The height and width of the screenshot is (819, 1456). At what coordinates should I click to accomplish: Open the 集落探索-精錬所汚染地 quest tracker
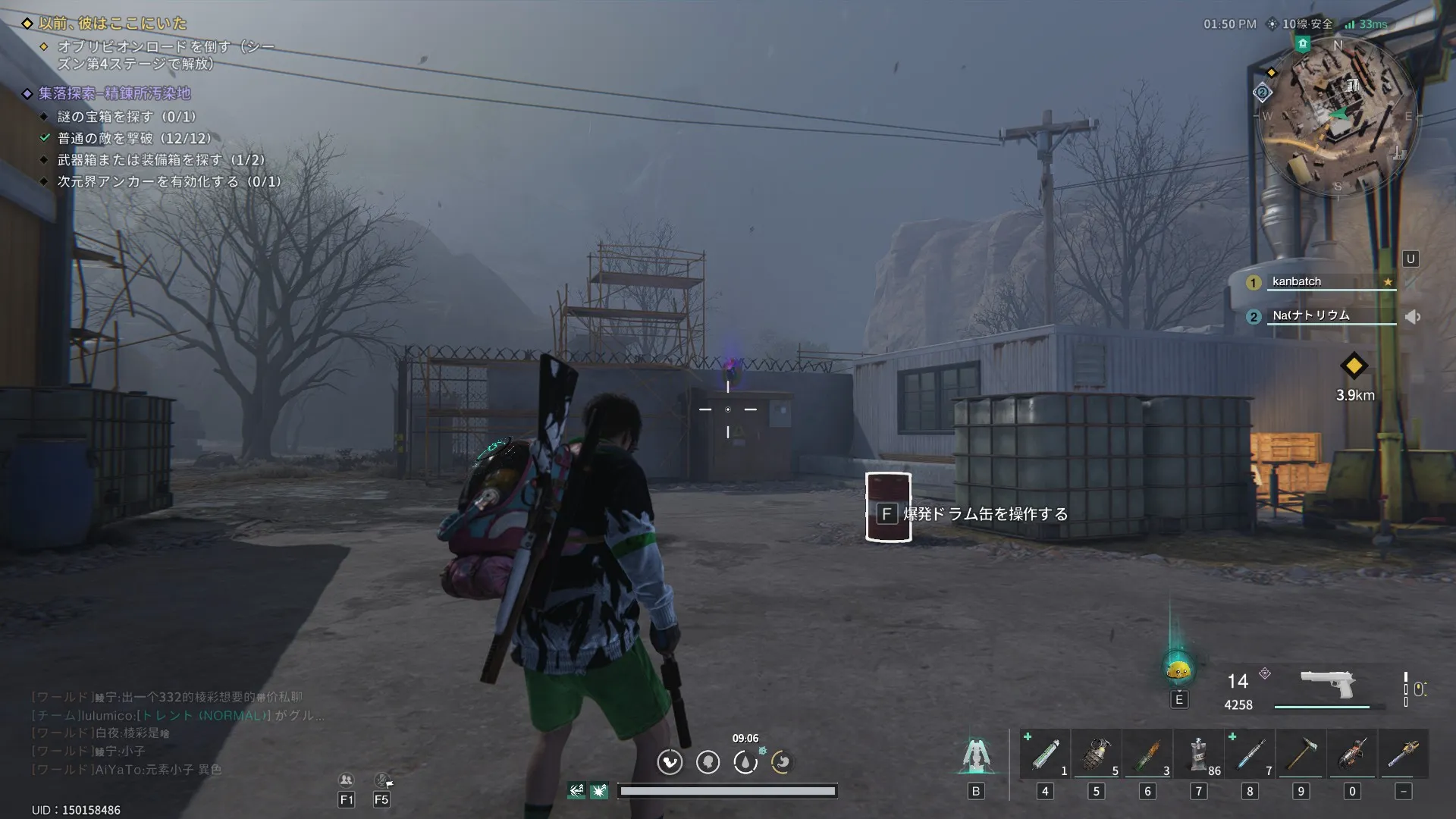[x=115, y=93]
